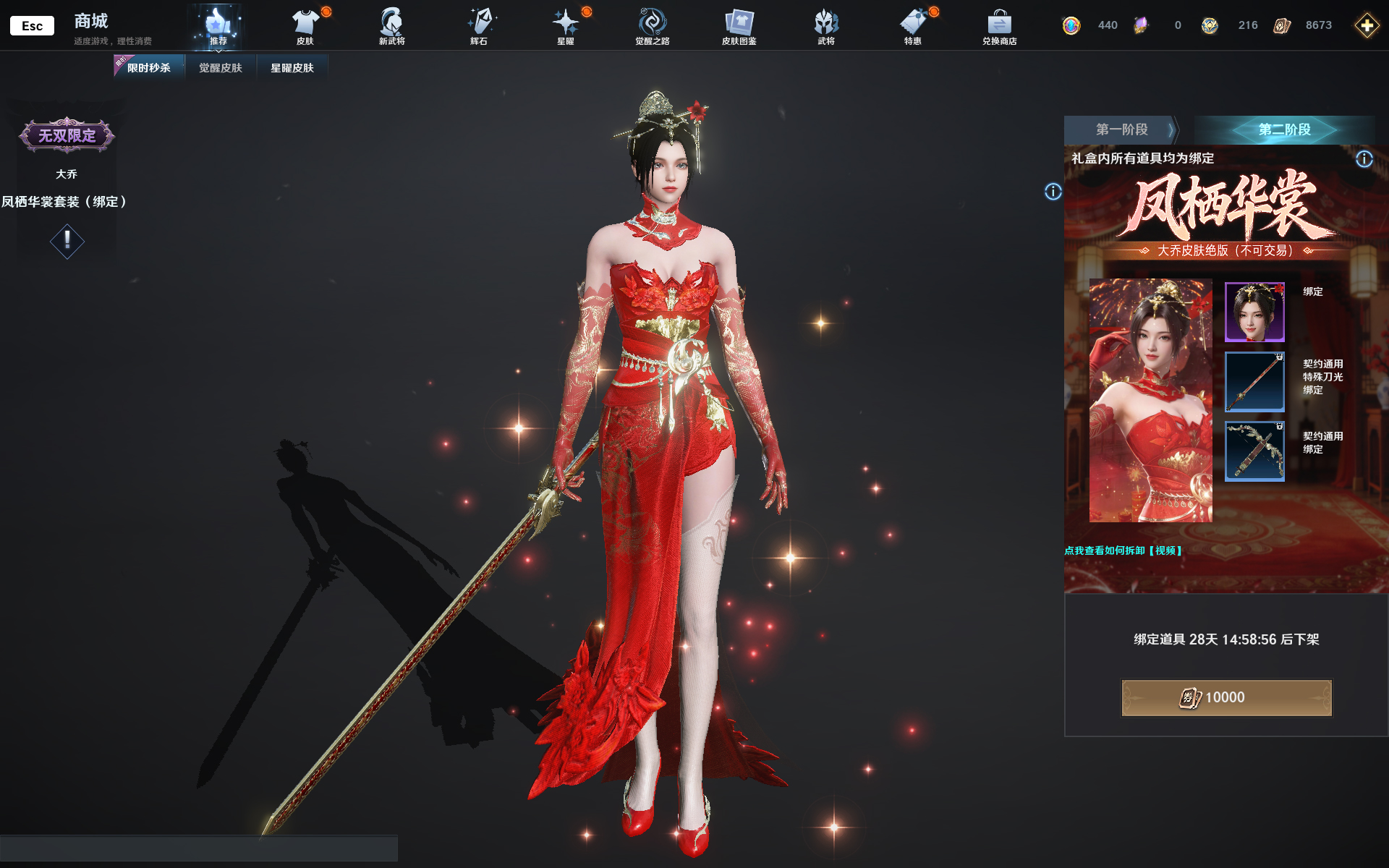Buy the bundle for 10000 vouchers

click(x=1226, y=697)
